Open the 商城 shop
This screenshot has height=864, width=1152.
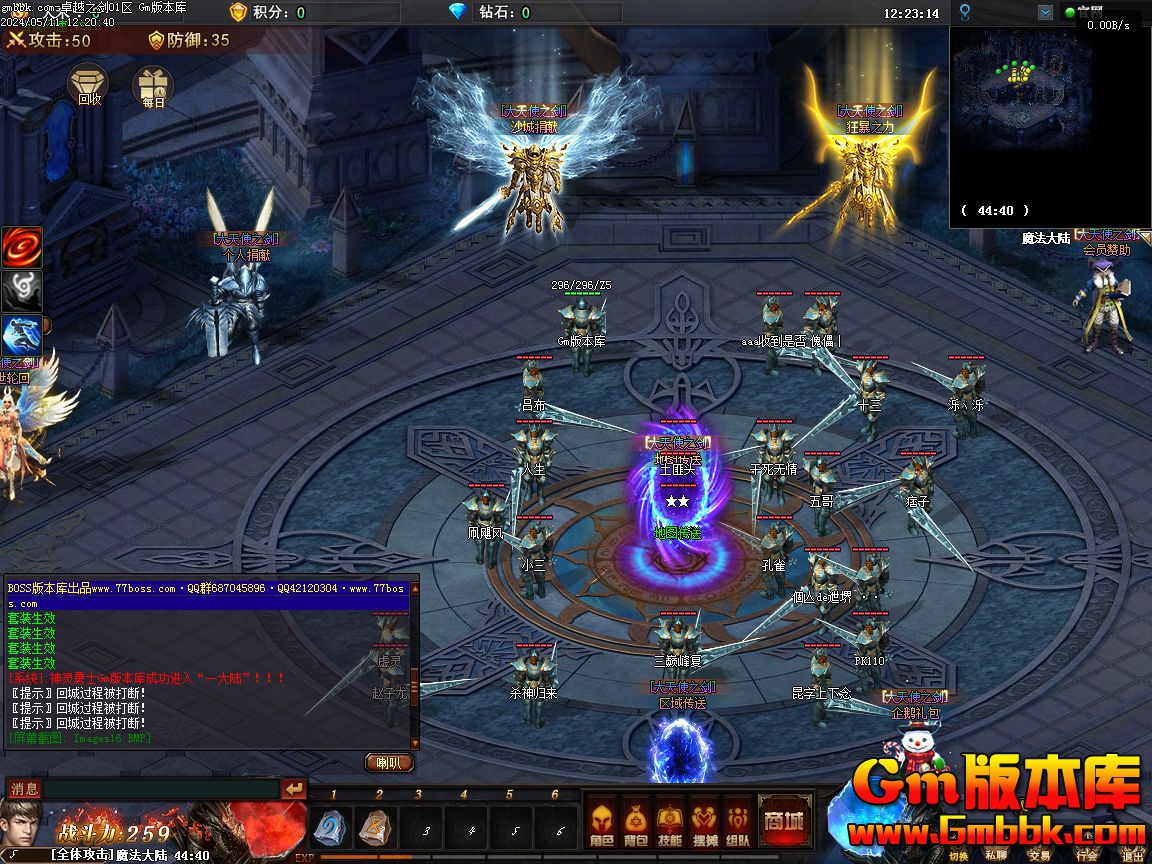click(x=785, y=821)
